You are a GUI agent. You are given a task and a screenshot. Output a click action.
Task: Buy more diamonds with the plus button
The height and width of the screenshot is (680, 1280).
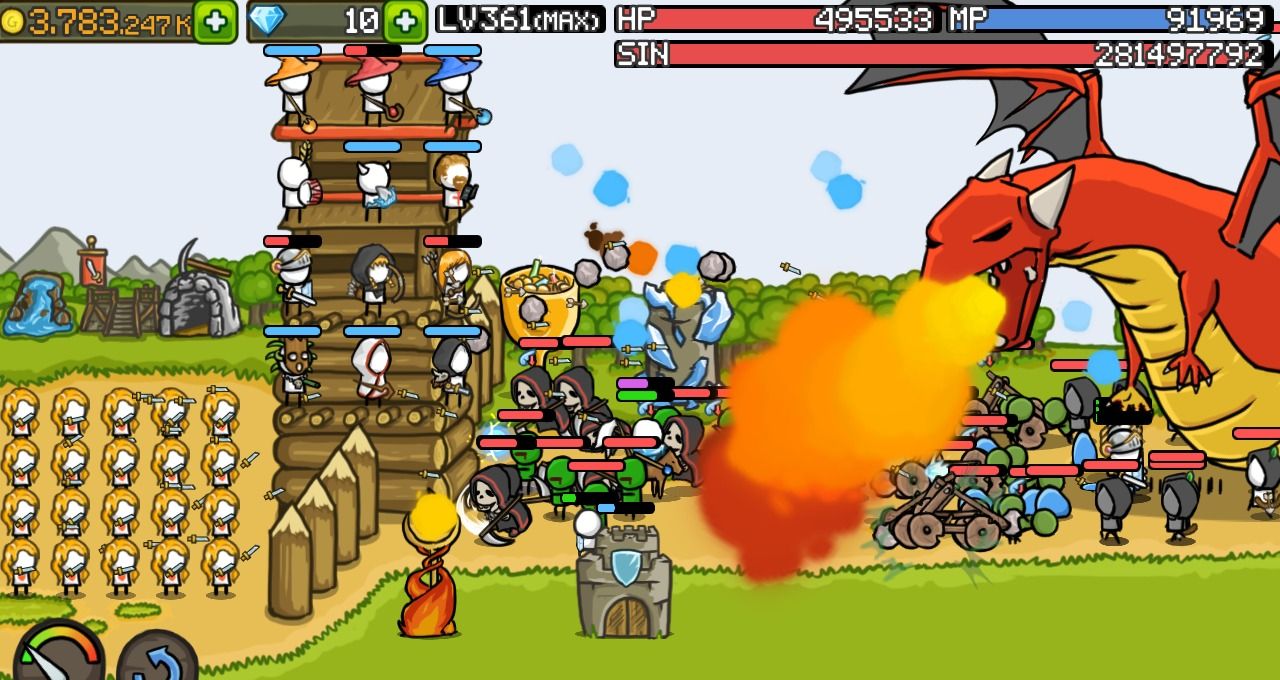click(404, 21)
